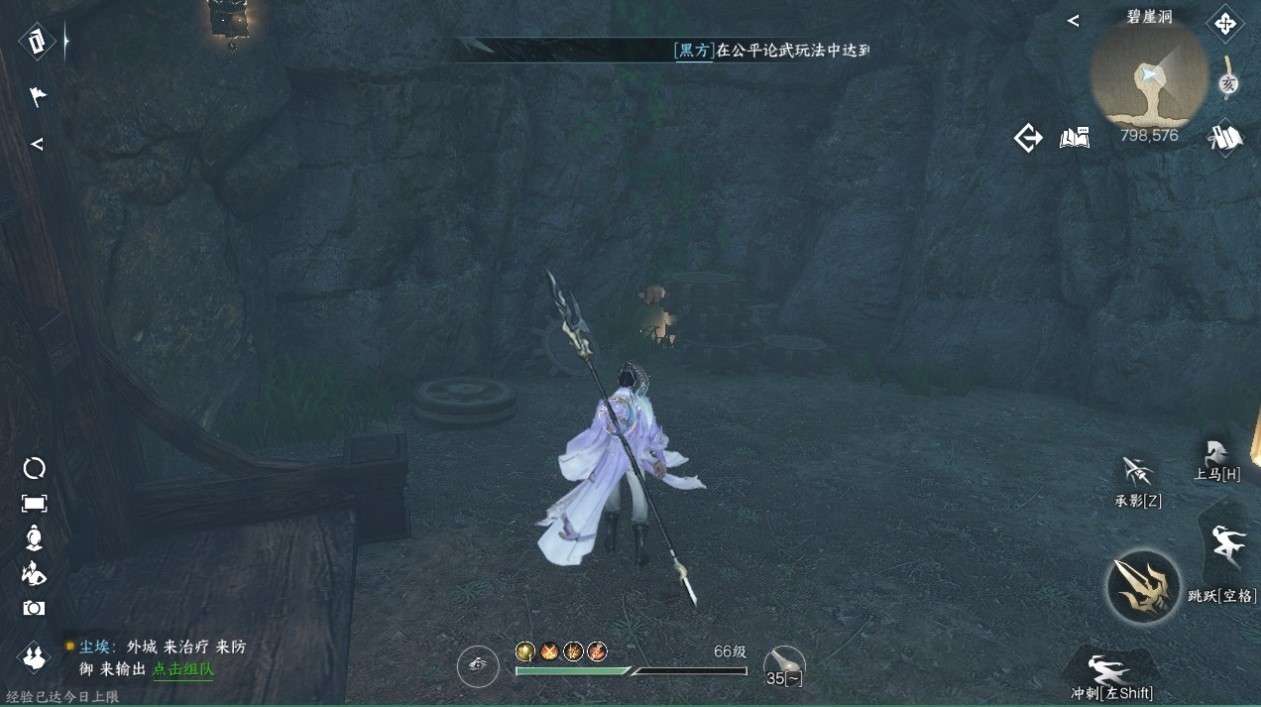Open the scrolls and books icon
The height and width of the screenshot is (707, 1261).
click(x=1224, y=138)
